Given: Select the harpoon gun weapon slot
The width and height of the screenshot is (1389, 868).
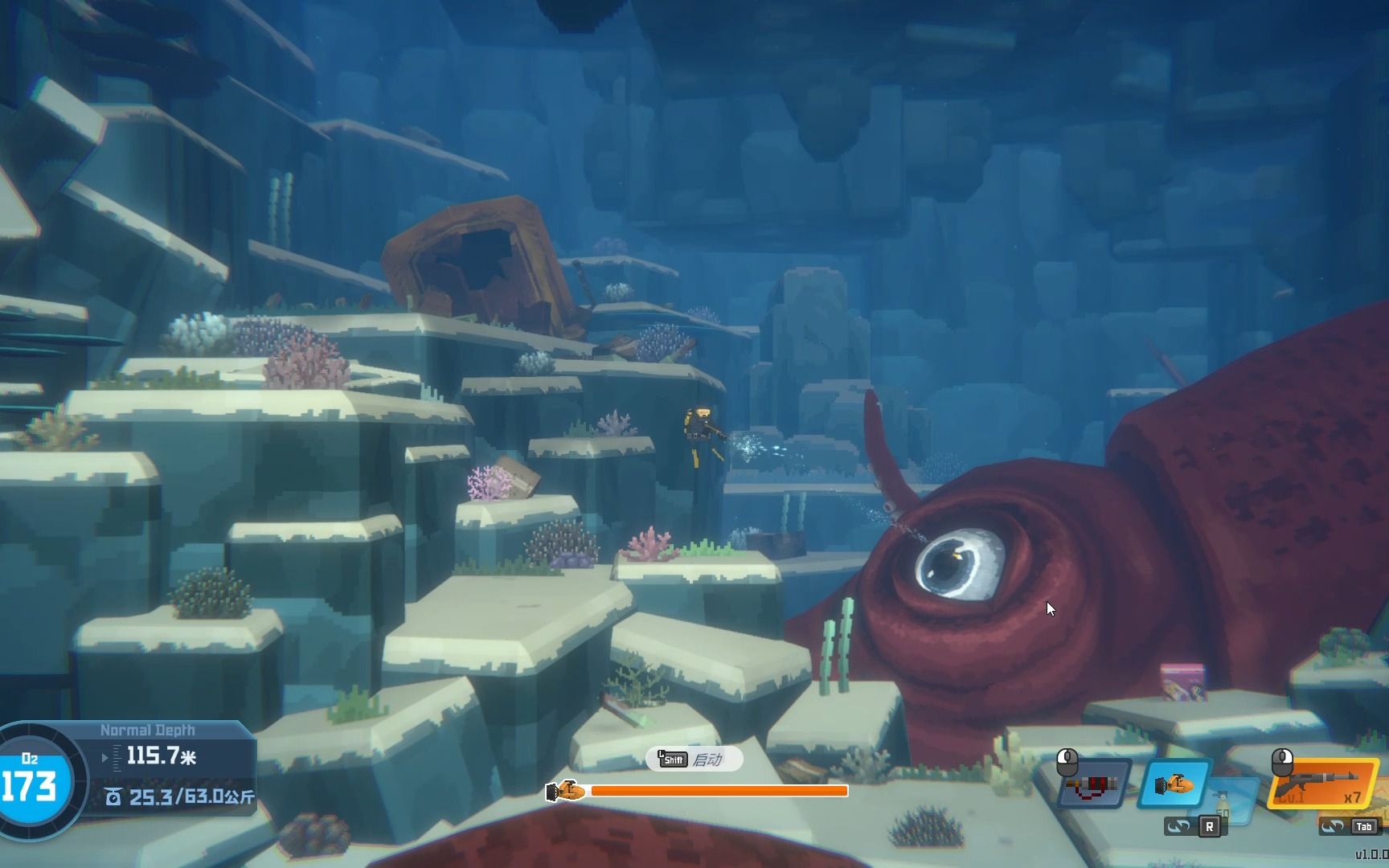Looking at the screenshot, I should click(1093, 784).
